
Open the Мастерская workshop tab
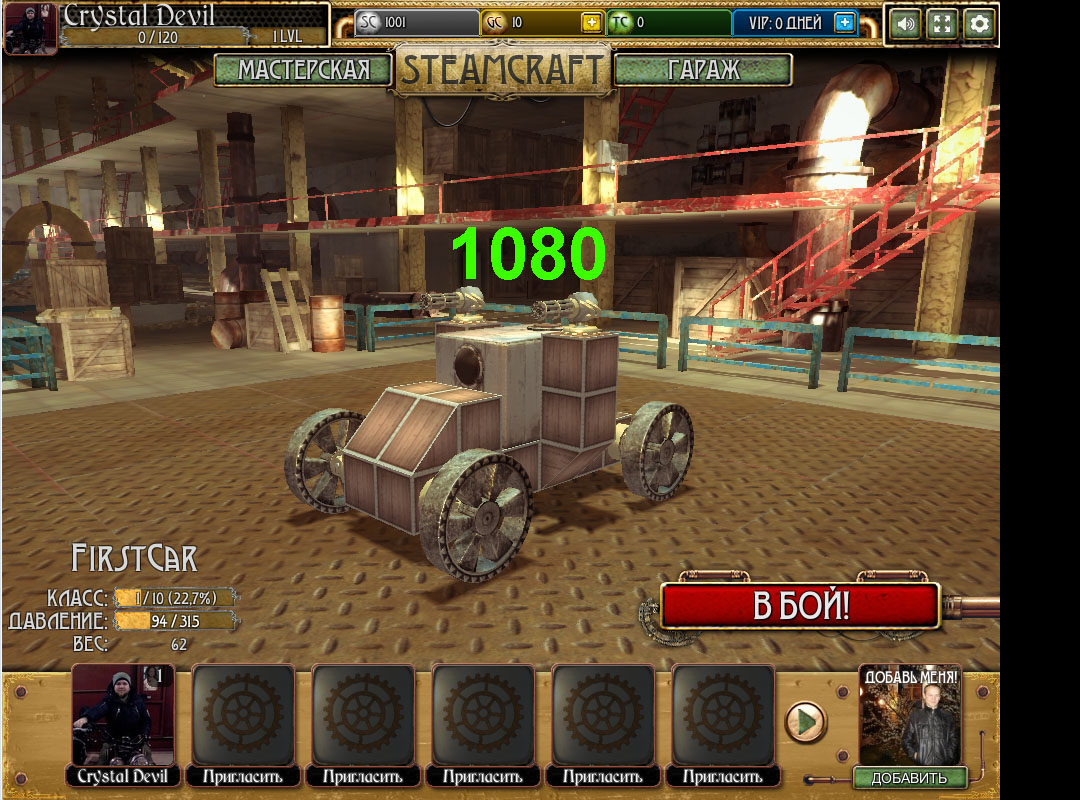tap(303, 70)
